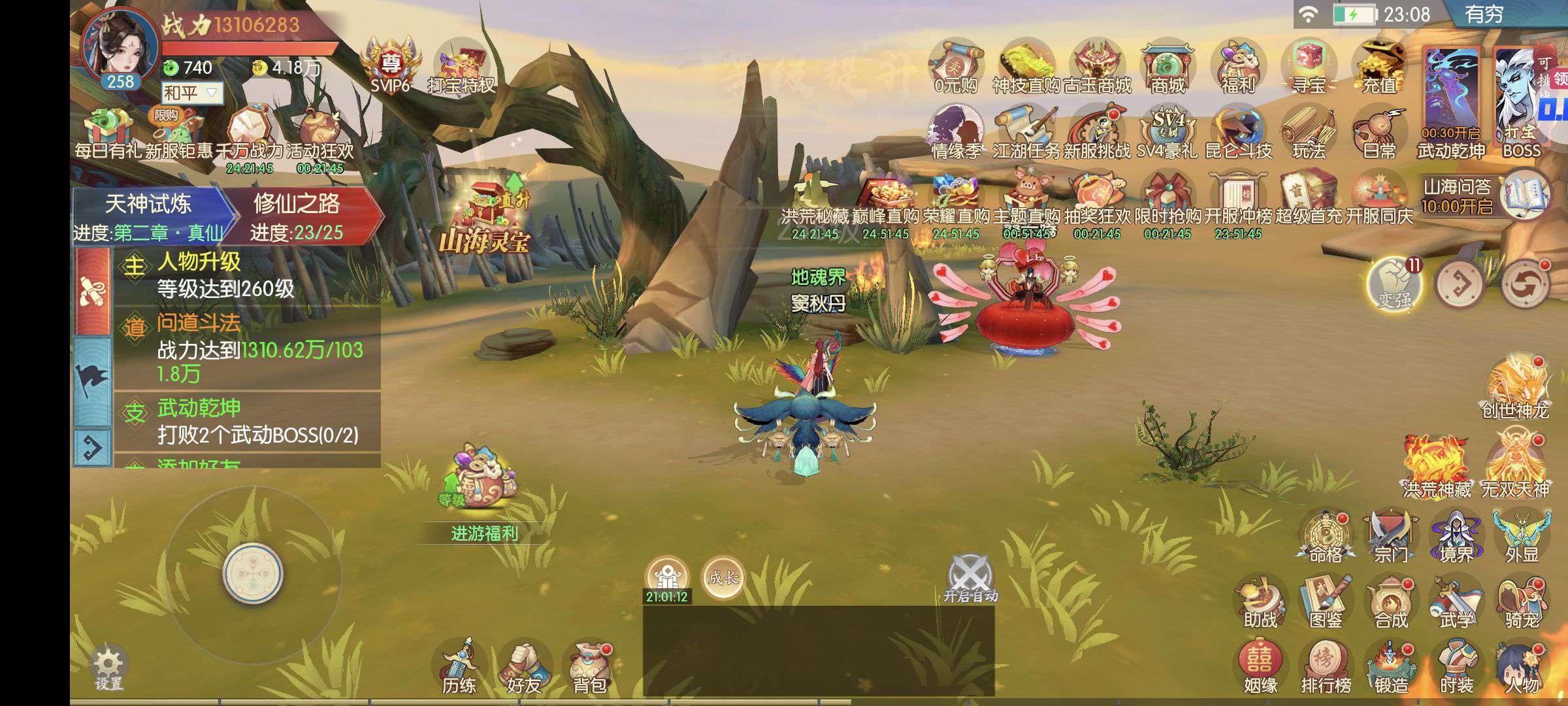Open the 锻造 forging menu

click(x=1391, y=667)
